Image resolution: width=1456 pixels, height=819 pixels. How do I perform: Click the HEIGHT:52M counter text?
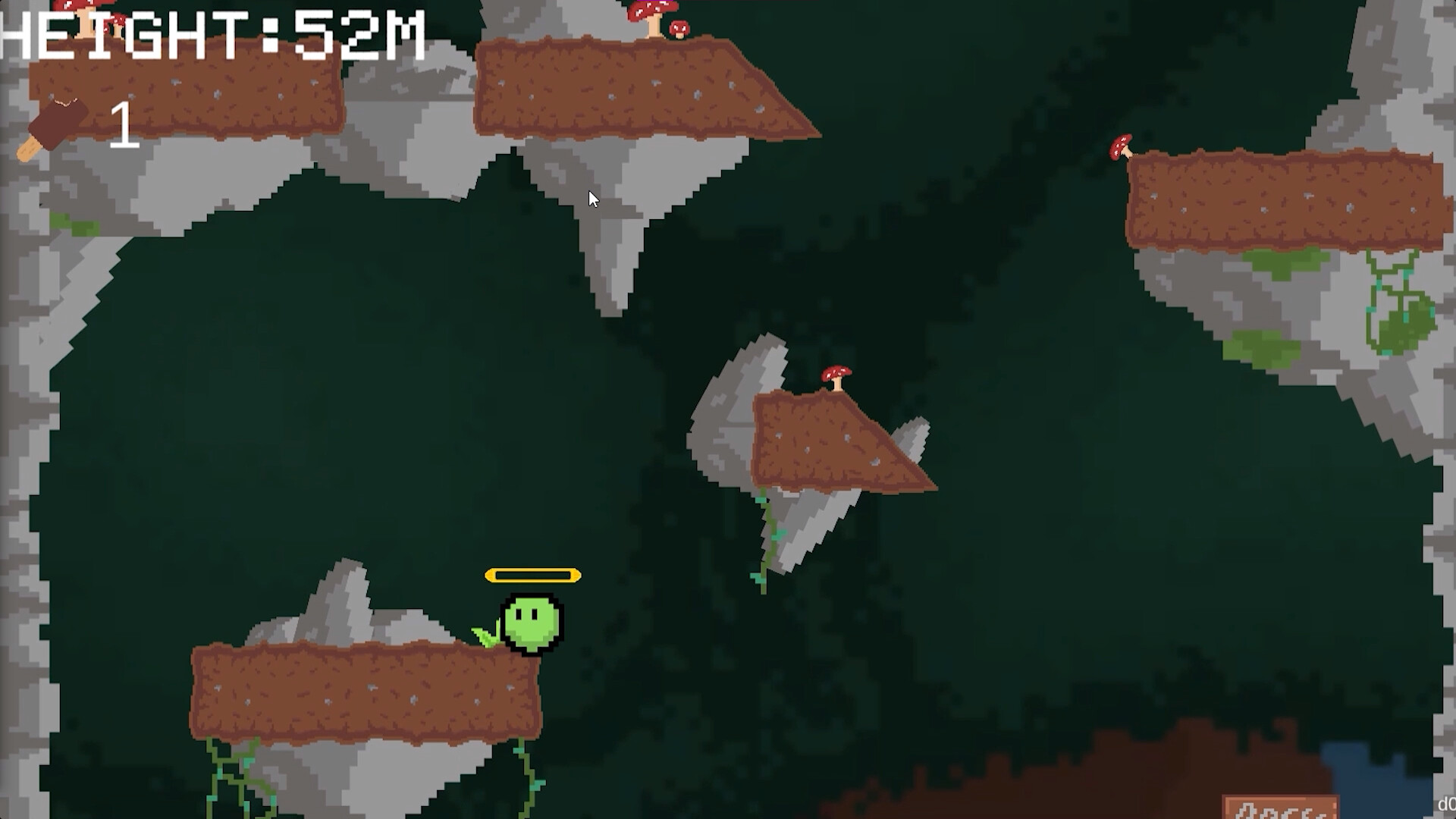pos(212,36)
